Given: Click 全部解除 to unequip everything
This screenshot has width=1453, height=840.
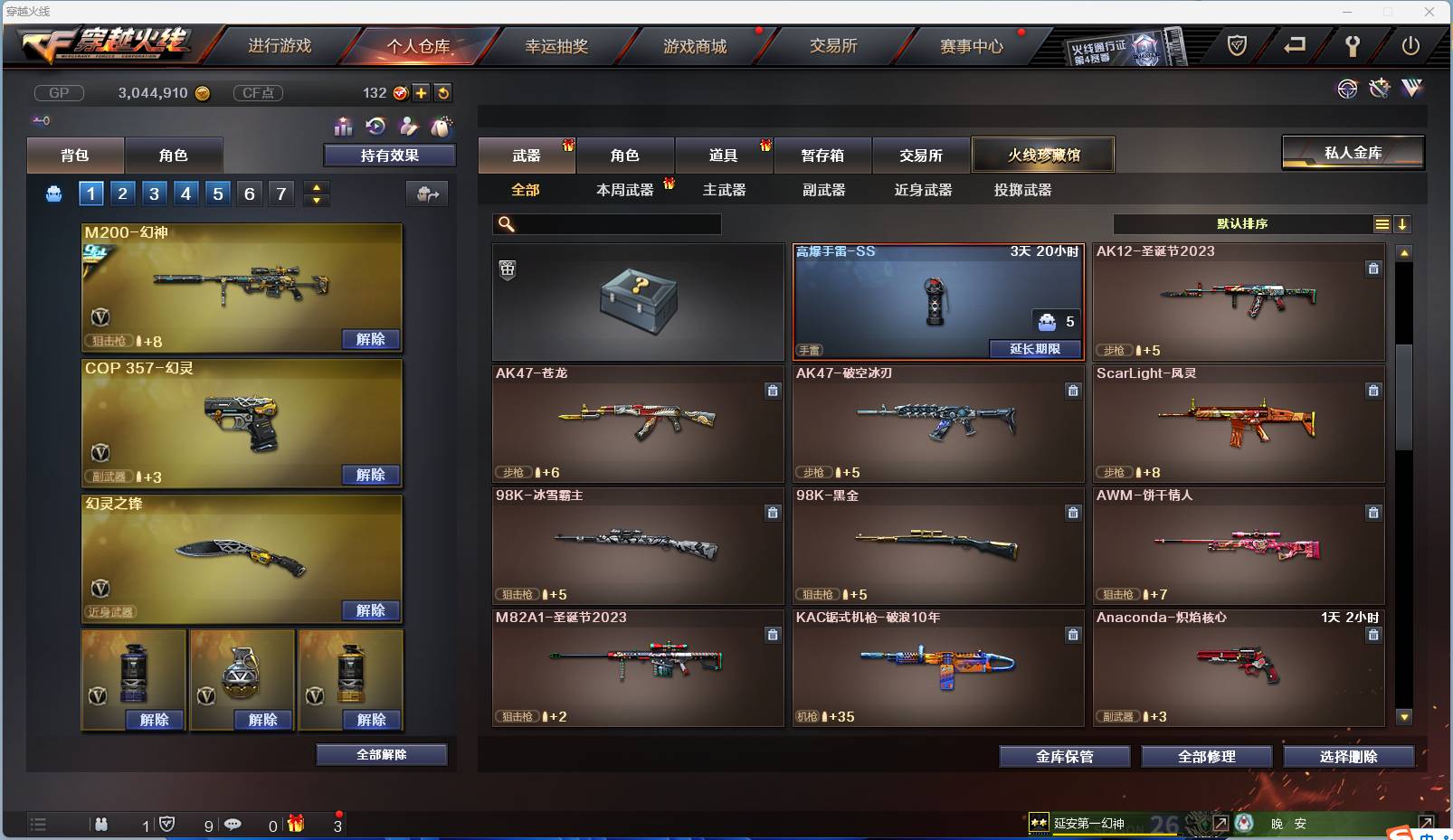Looking at the screenshot, I should click(x=381, y=754).
